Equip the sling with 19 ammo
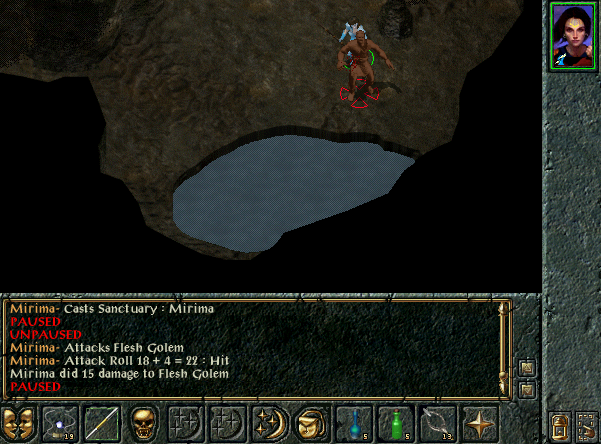Screen dimensions: 601x444 pyautogui.click(x=59, y=424)
